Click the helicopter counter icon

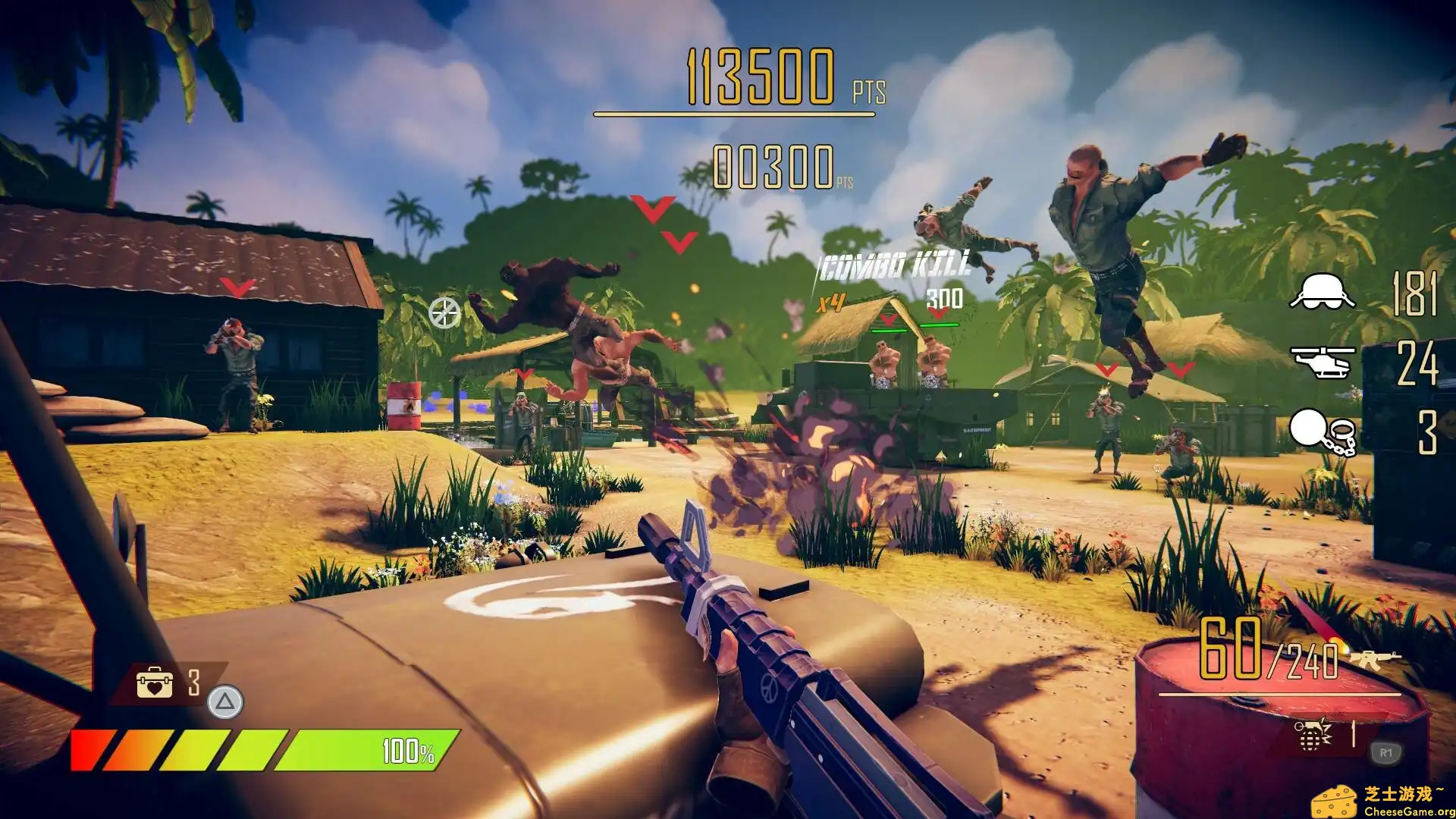pyautogui.click(x=1323, y=362)
